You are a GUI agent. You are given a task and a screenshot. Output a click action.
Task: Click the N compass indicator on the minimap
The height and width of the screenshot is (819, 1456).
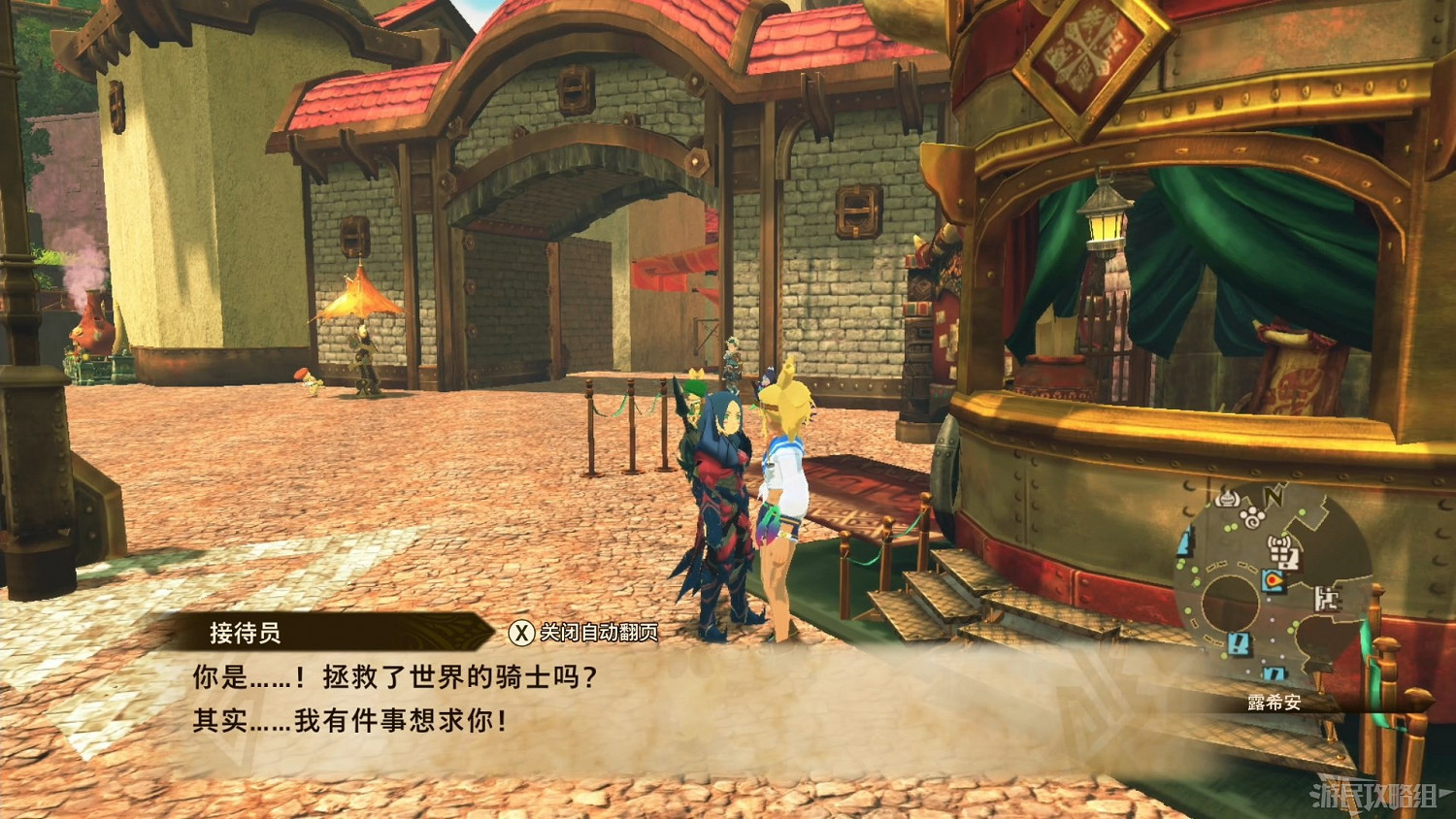[x=1273, y=496]
